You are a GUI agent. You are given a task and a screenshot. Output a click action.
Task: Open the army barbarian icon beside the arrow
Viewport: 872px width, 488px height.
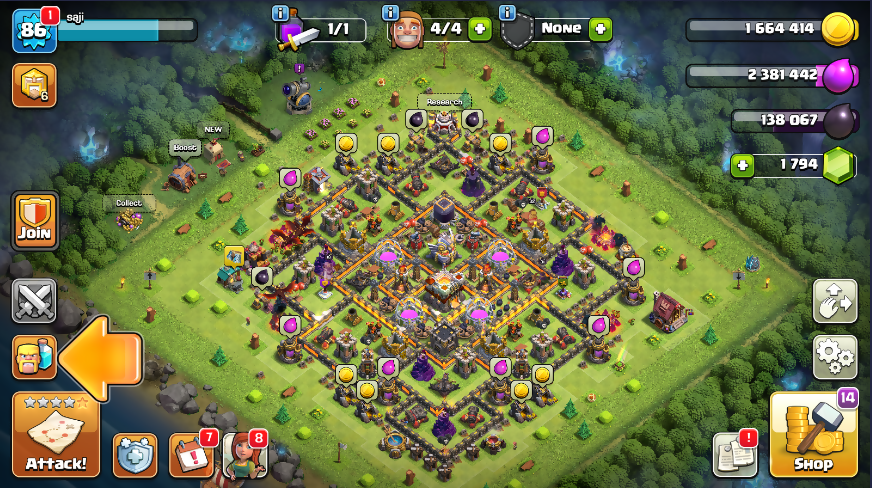click(x=32, y=357)
